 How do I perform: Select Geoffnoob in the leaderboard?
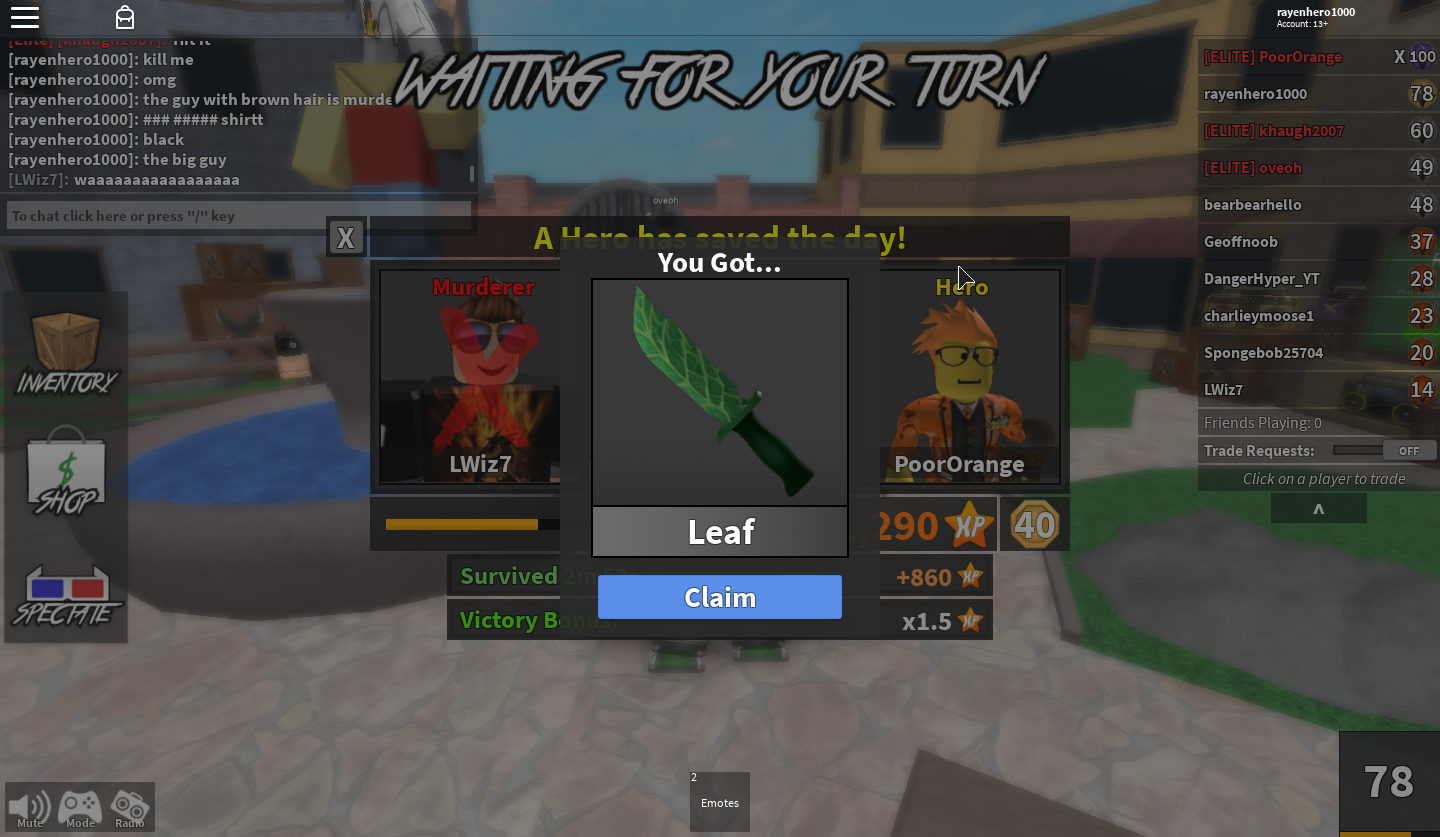click(1241, 242)
